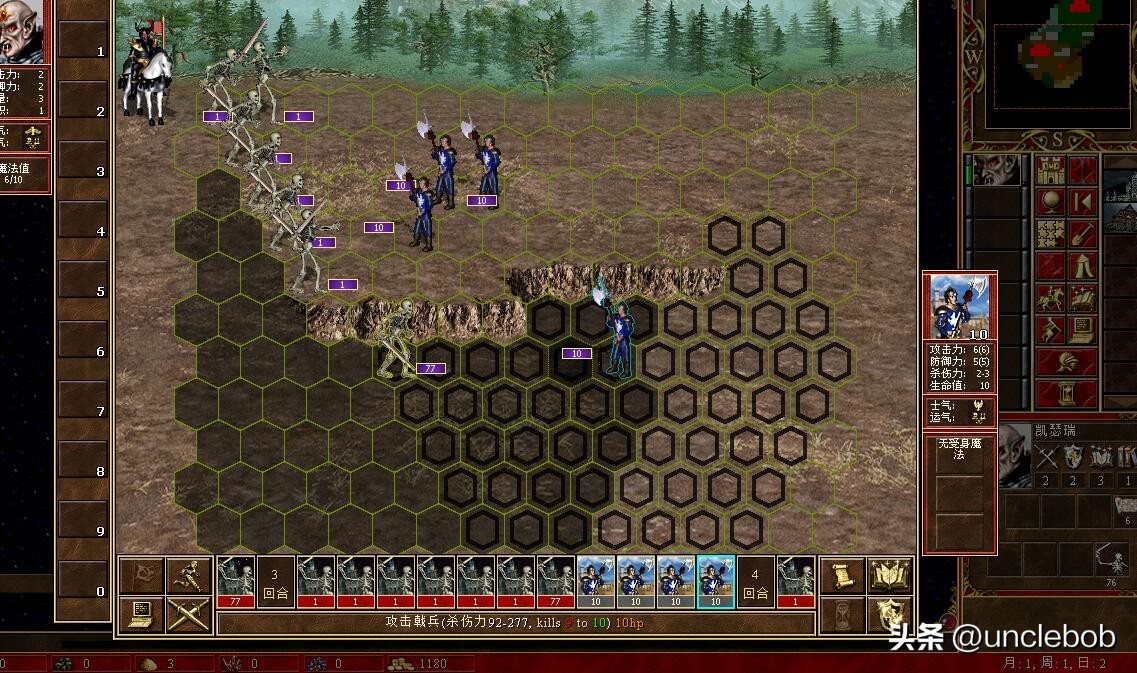
Task: Defend with the shield button
Action: 890,614
